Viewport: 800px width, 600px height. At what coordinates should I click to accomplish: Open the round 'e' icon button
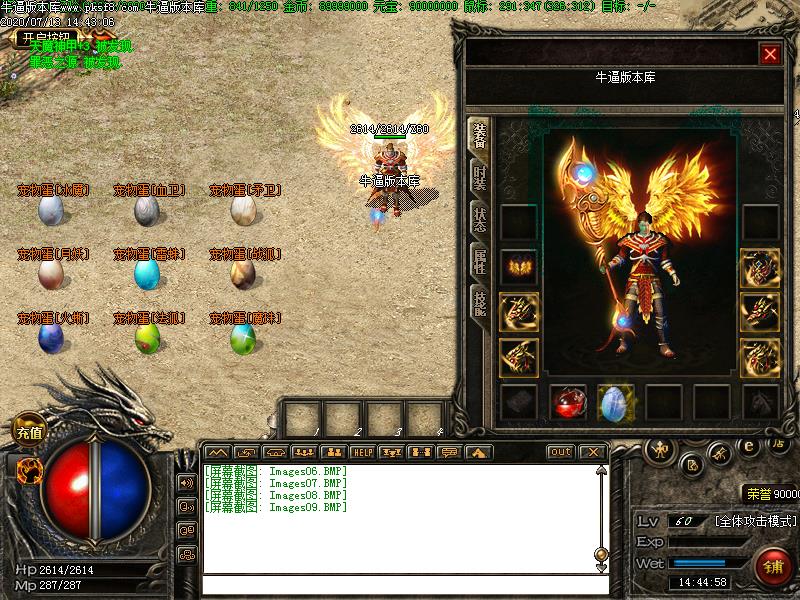tap(747, 447)
